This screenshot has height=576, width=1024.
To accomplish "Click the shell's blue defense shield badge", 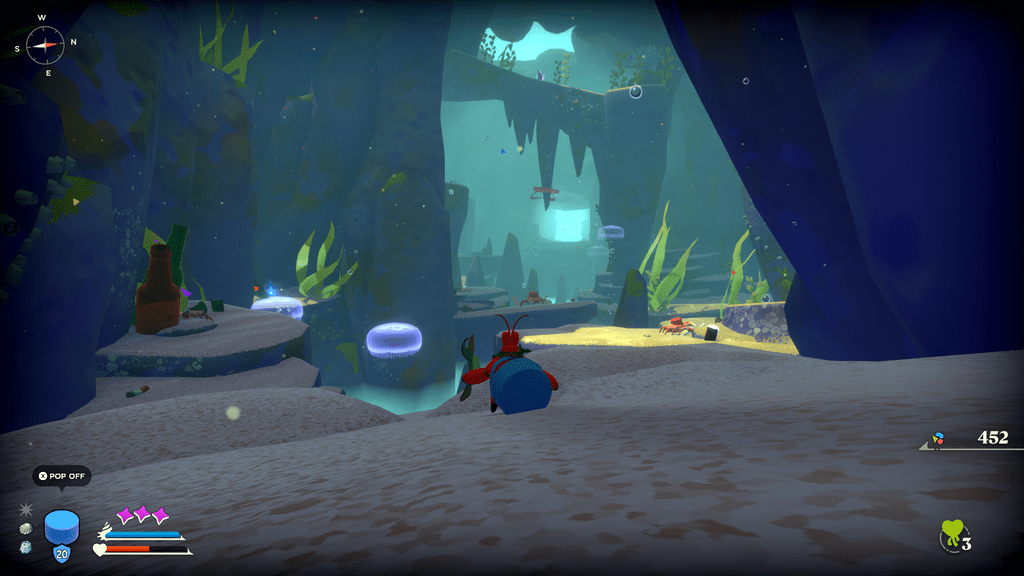I will [x=62, y=554].
